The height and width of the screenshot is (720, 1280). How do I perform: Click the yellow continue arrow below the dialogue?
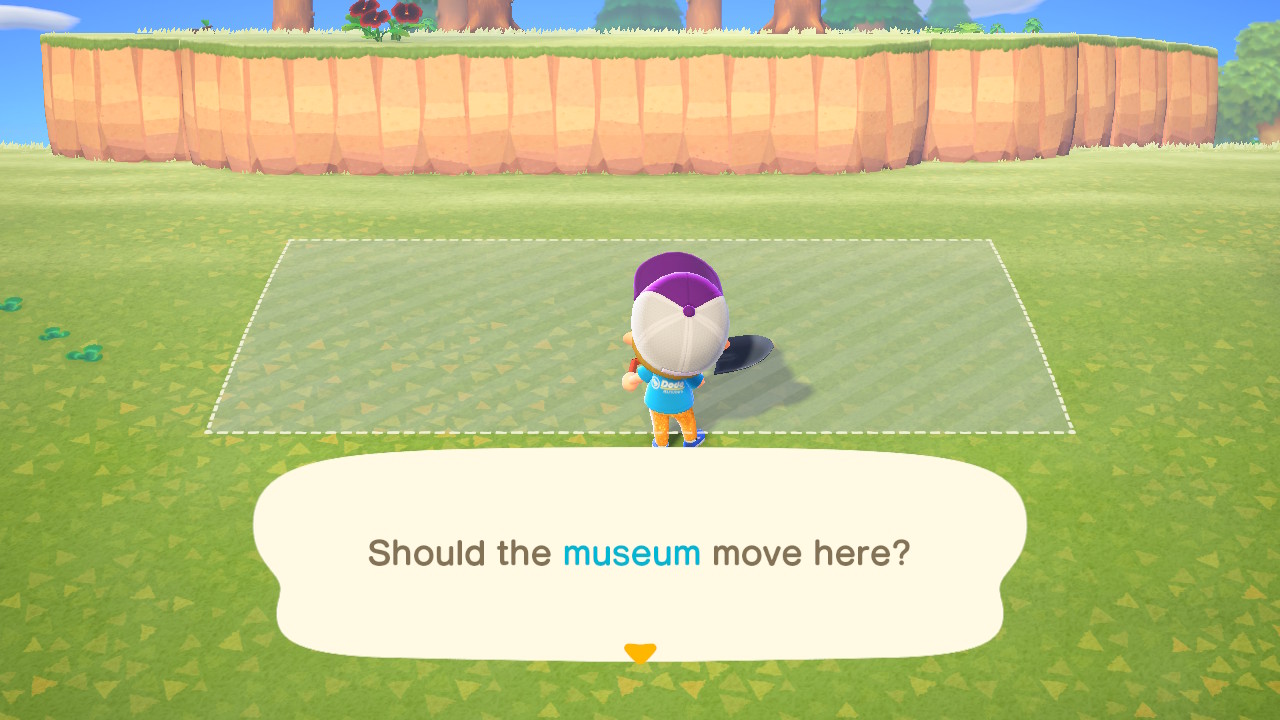640,651
